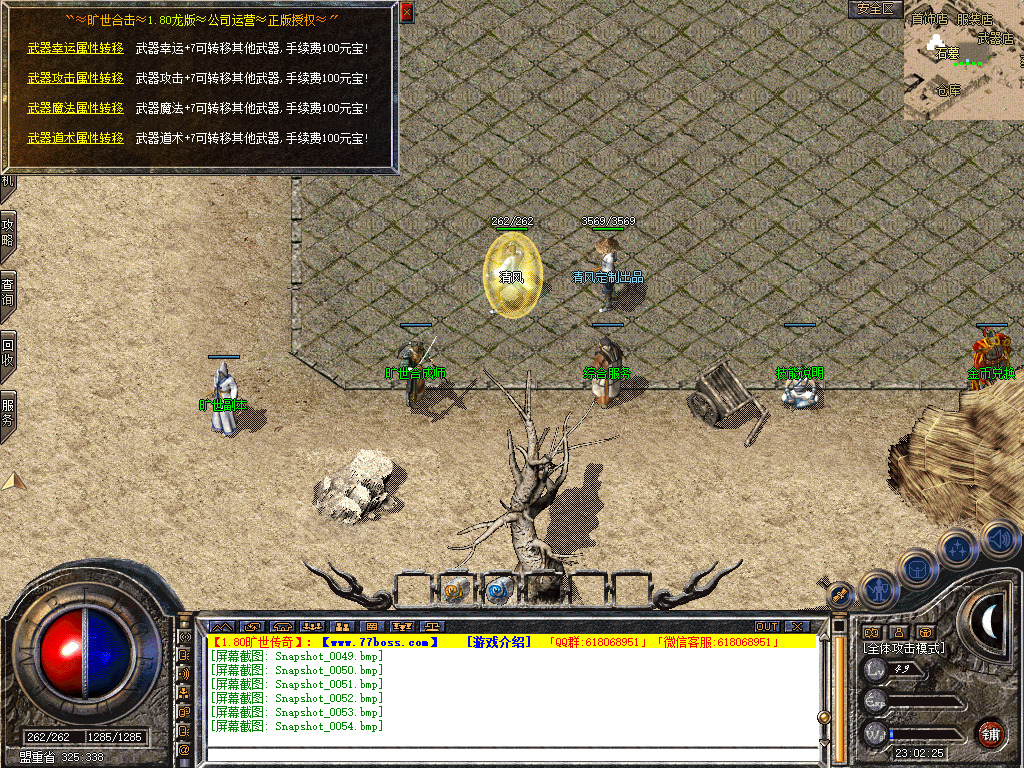Open the red 铺 shop button
This screenshot has width=1024, height=768.
click(x=990, y=733)
